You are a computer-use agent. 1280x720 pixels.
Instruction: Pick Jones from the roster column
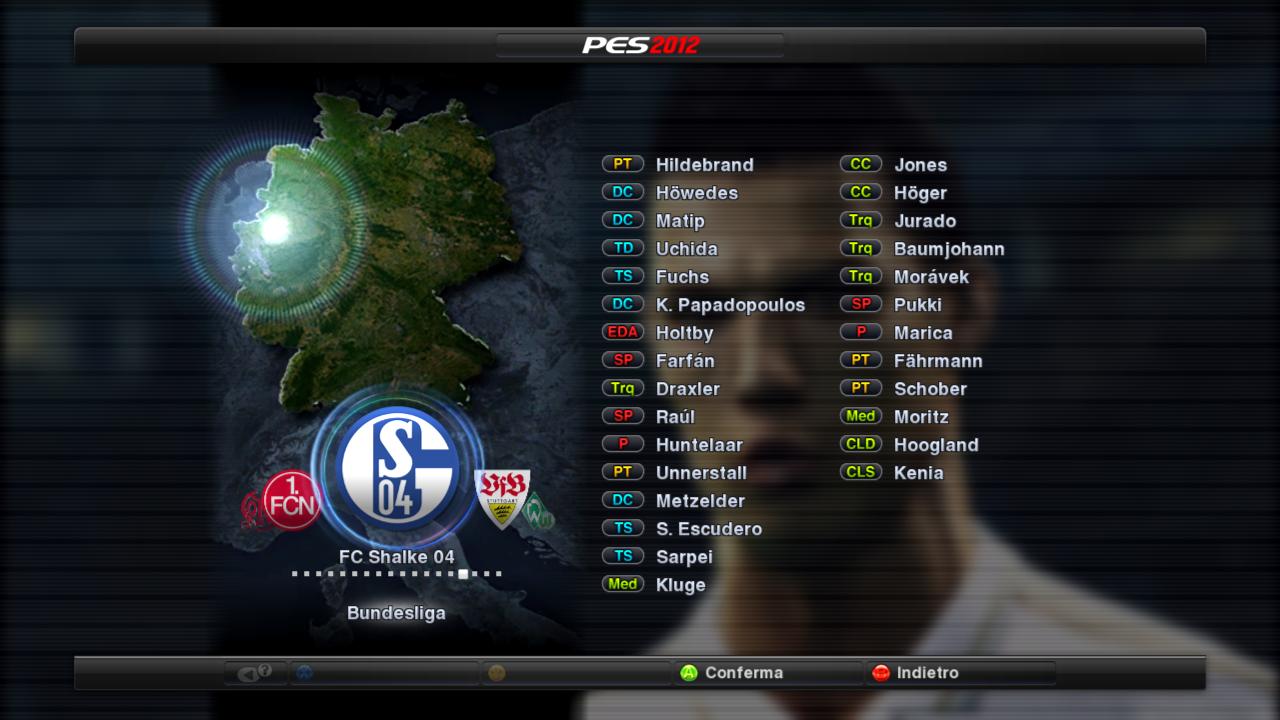coord(920,165)
